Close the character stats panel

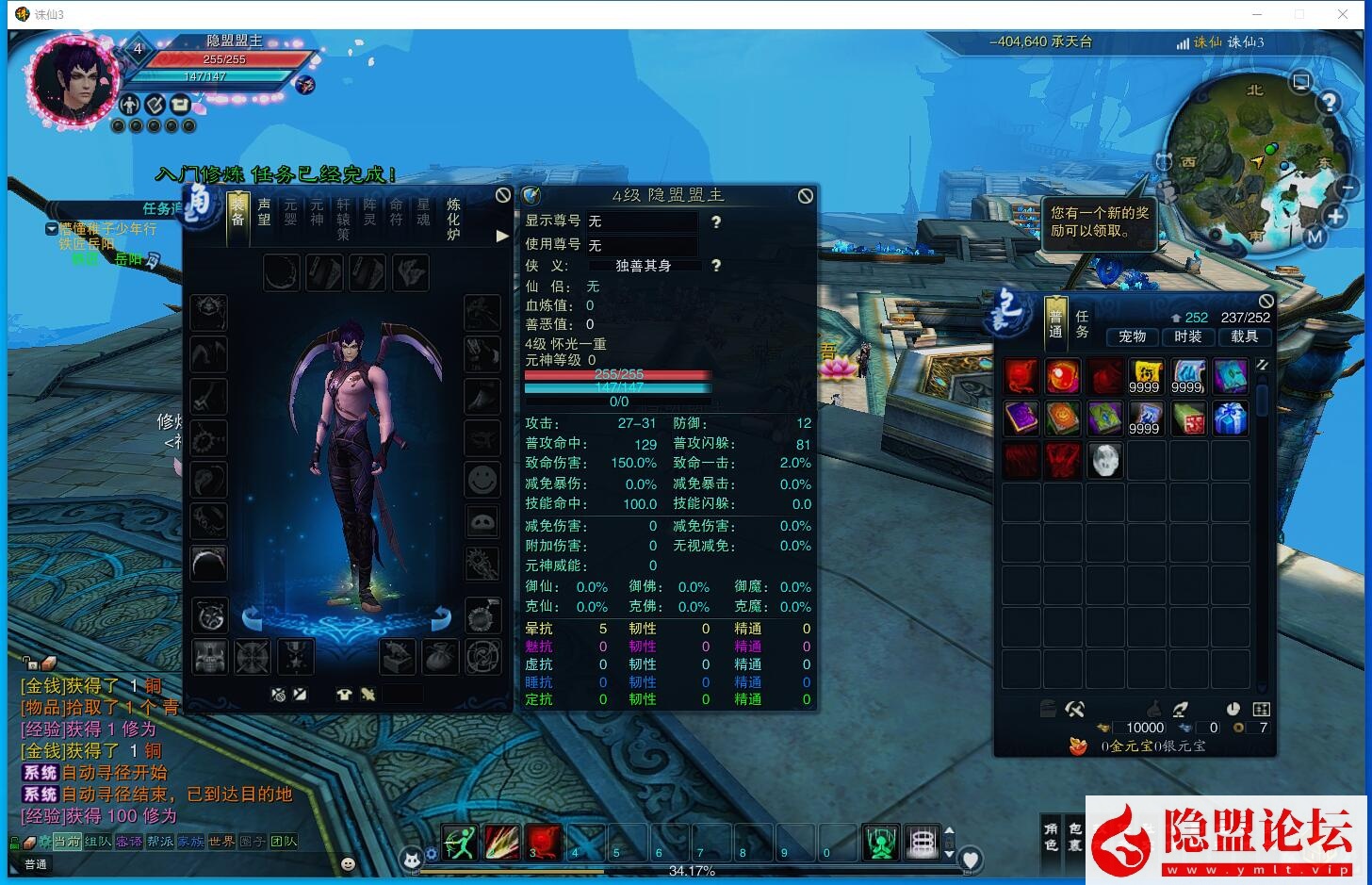click(805, 196)
